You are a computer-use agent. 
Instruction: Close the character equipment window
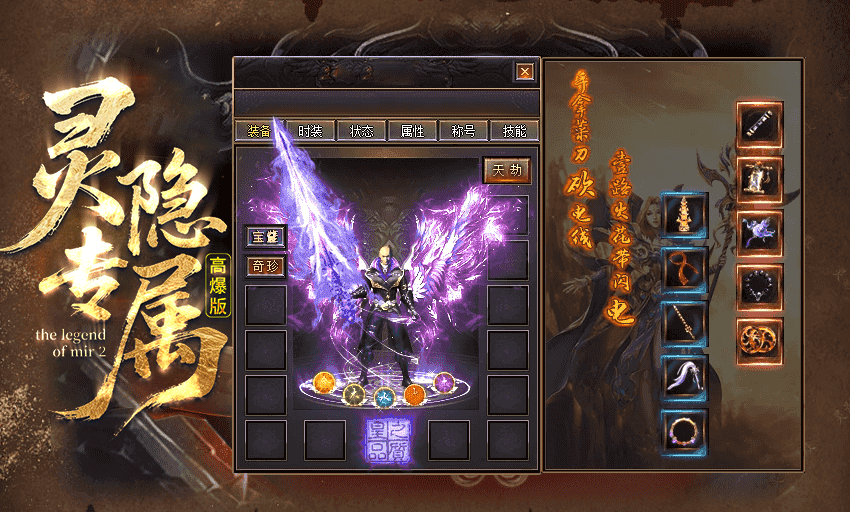click(524, 72)
